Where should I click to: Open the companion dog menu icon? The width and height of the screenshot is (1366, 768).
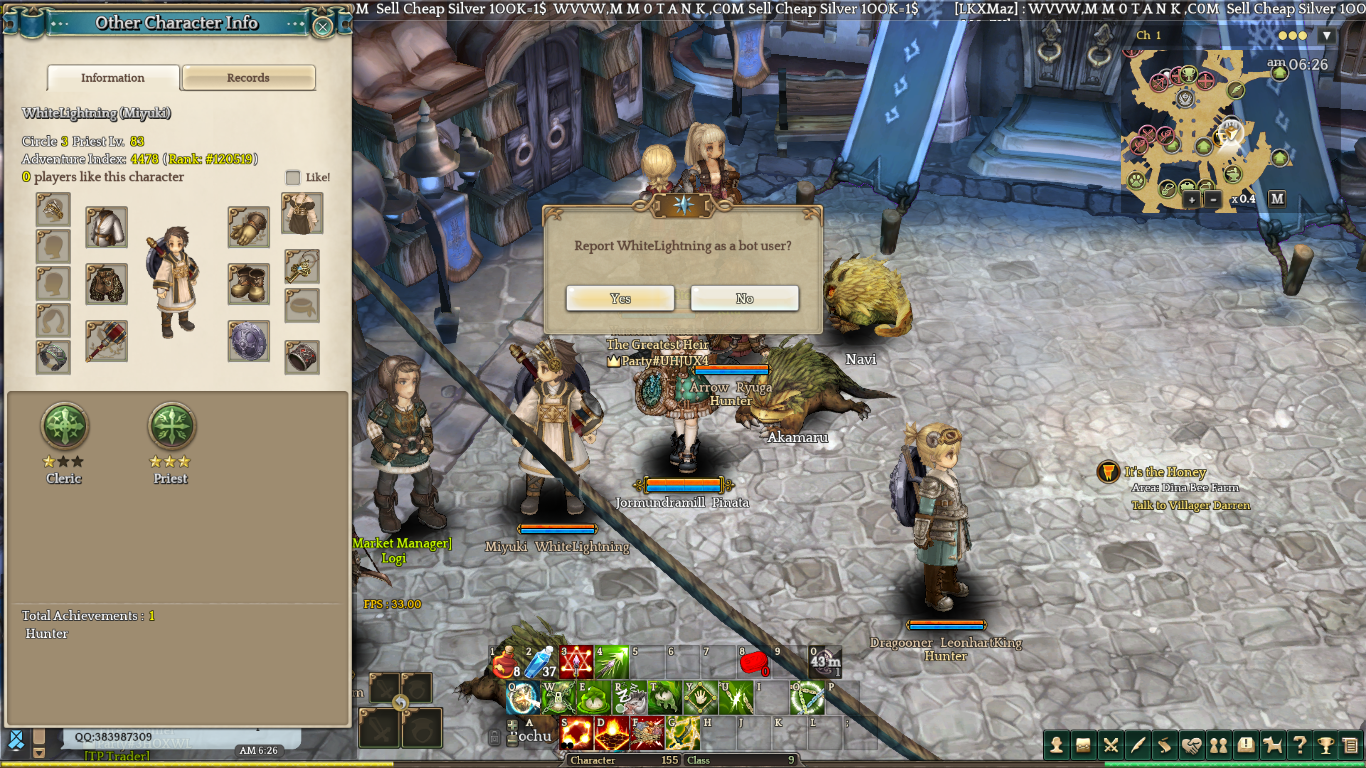(x=1273, y=745)
